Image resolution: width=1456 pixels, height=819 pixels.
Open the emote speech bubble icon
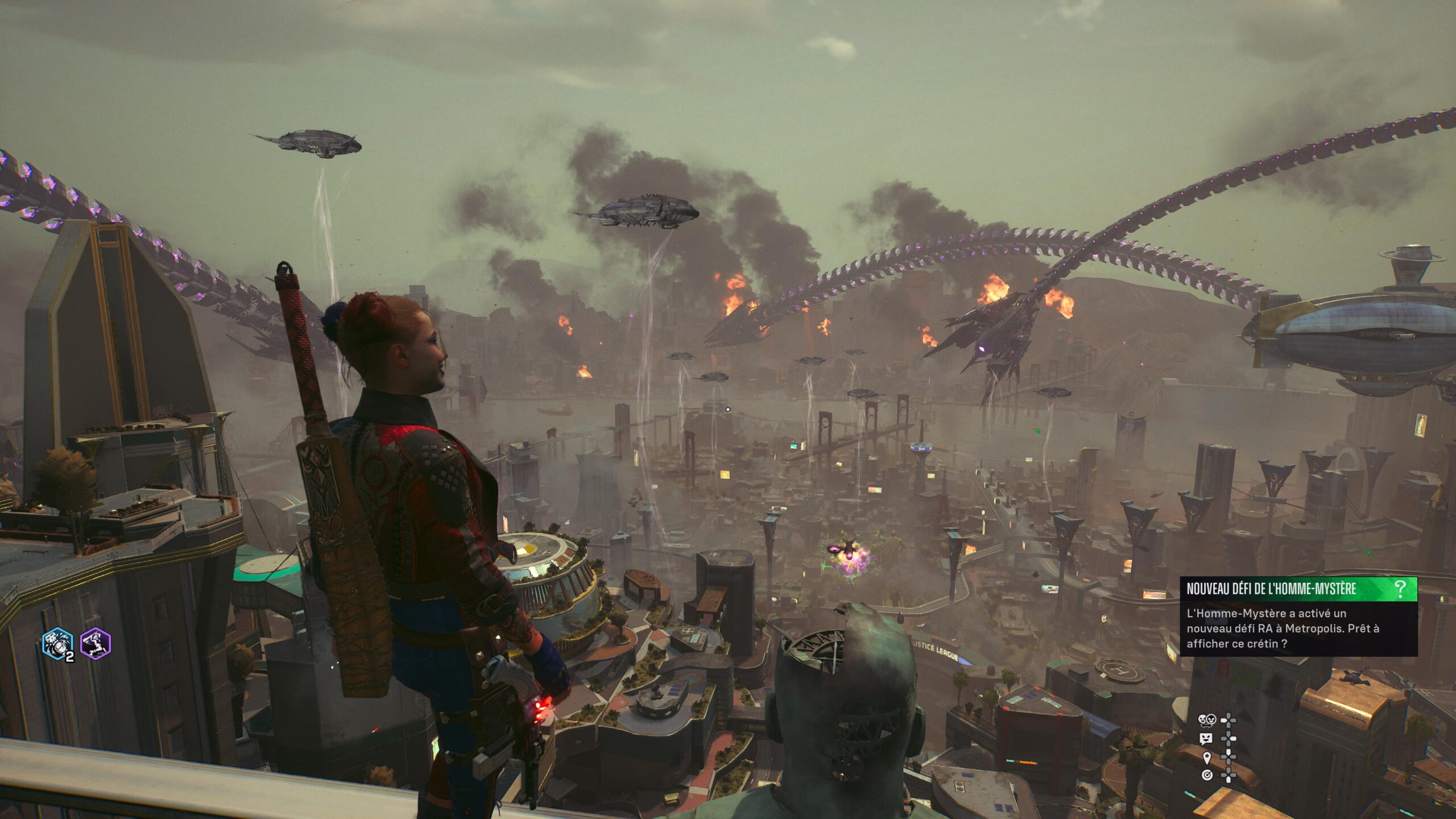point(1206,739)
